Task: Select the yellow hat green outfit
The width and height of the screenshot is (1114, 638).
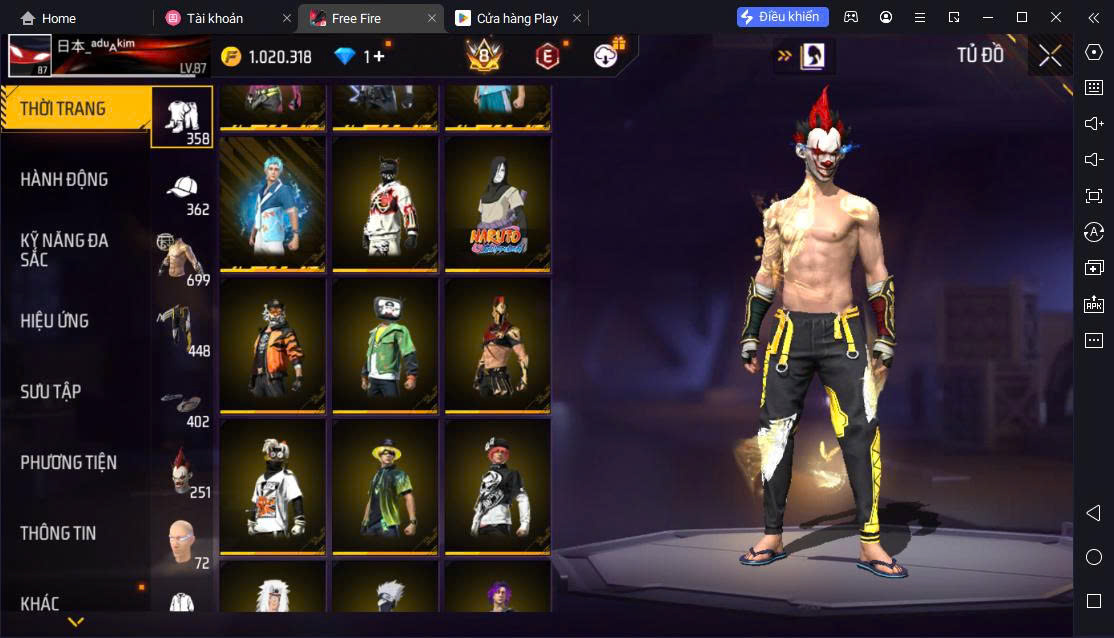Action: (385, 486)
